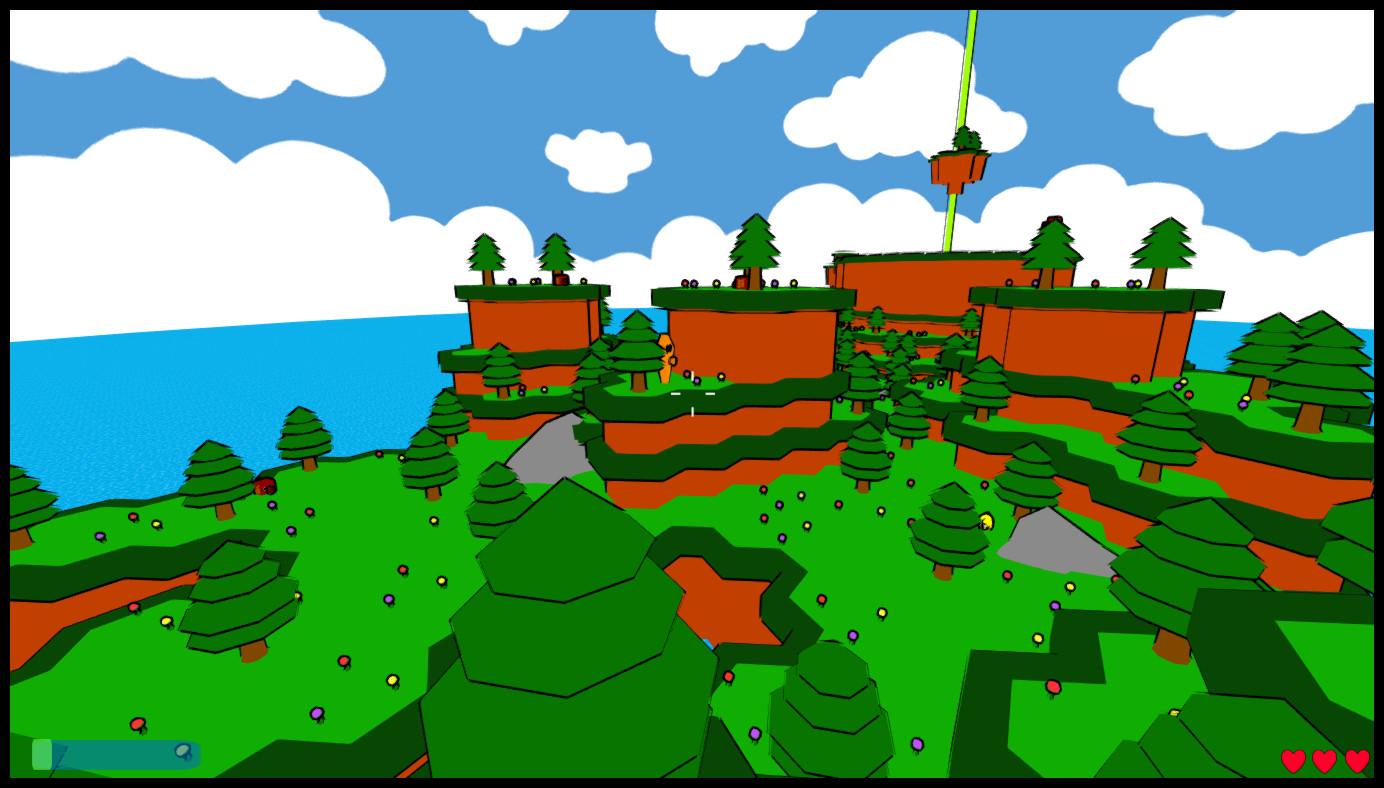The height and width of the screenshot is (788, 1384).
Task: Select the first heart in the health display
Action: (x=1293, y=759)
